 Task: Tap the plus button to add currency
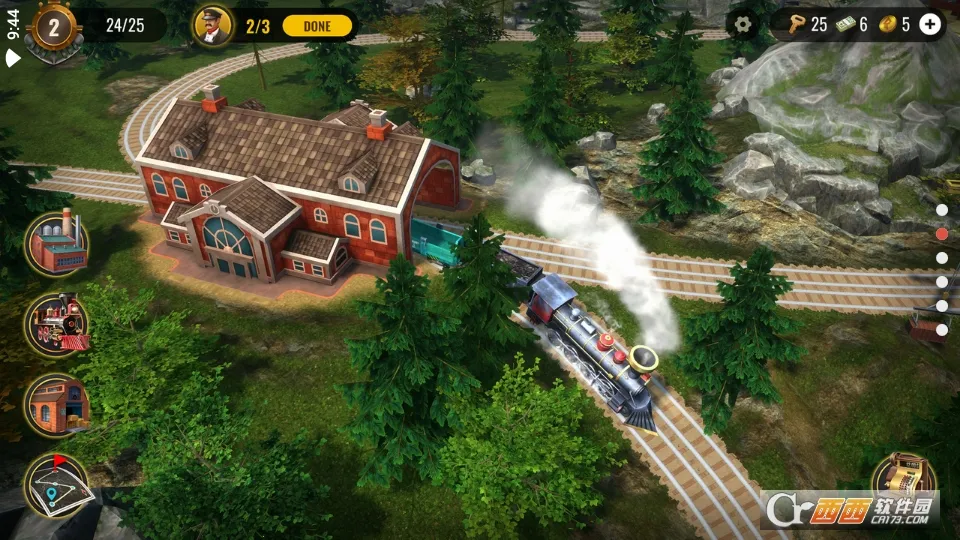[x=930, y=25]
